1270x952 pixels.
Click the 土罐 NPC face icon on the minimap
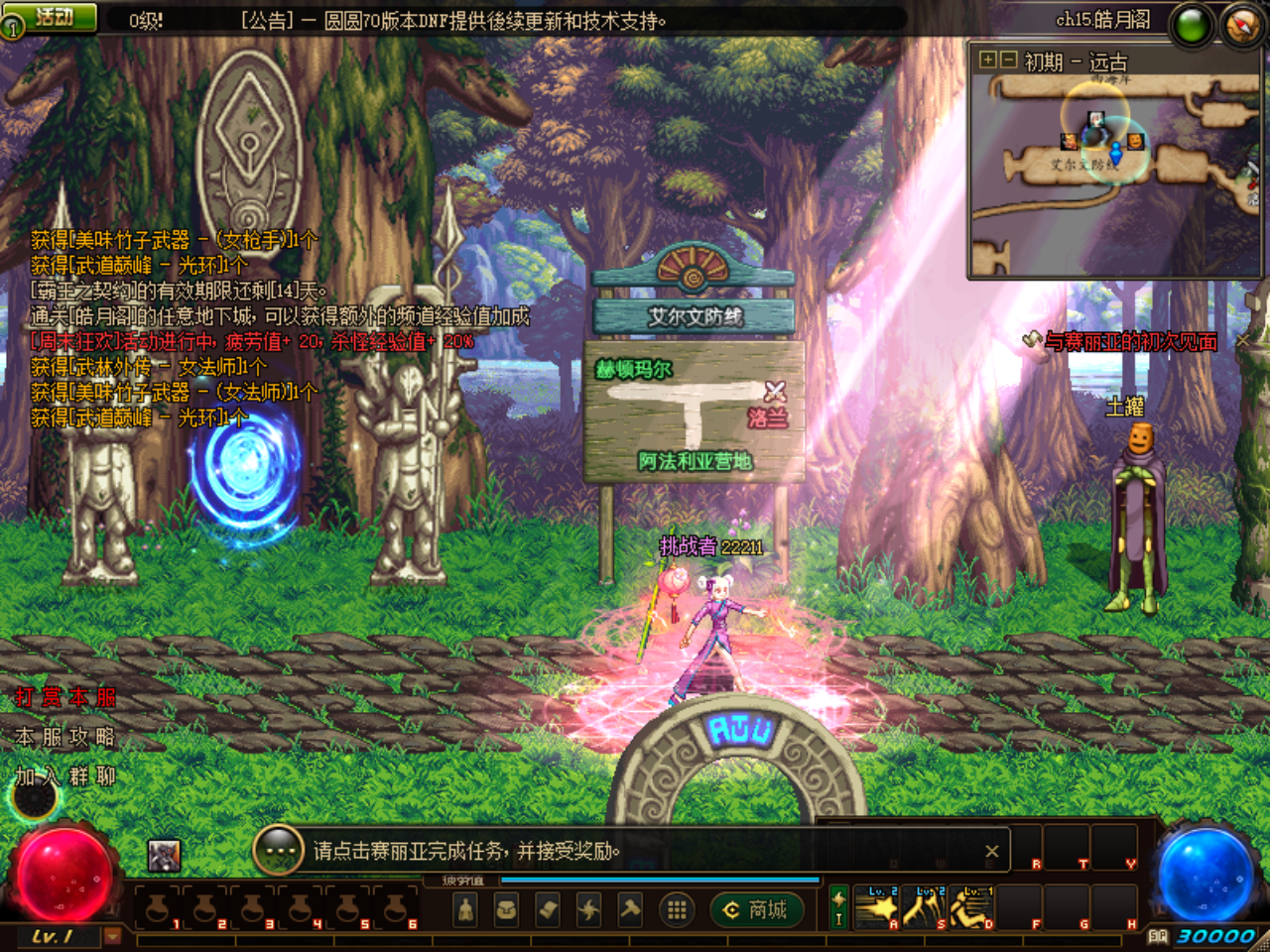[1135, 142]
